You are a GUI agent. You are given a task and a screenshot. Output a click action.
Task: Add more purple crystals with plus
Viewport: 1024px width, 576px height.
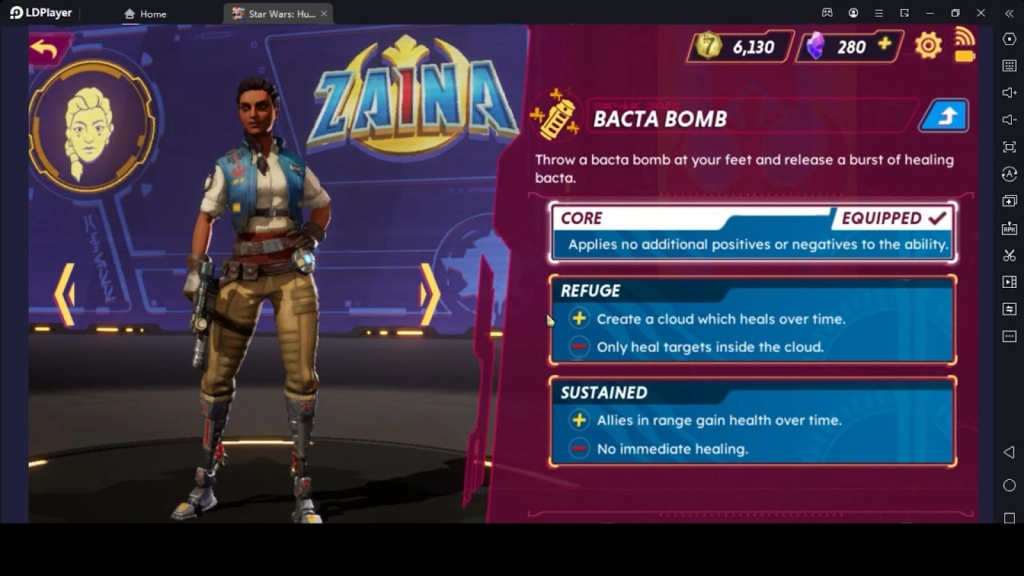(884, 46)
